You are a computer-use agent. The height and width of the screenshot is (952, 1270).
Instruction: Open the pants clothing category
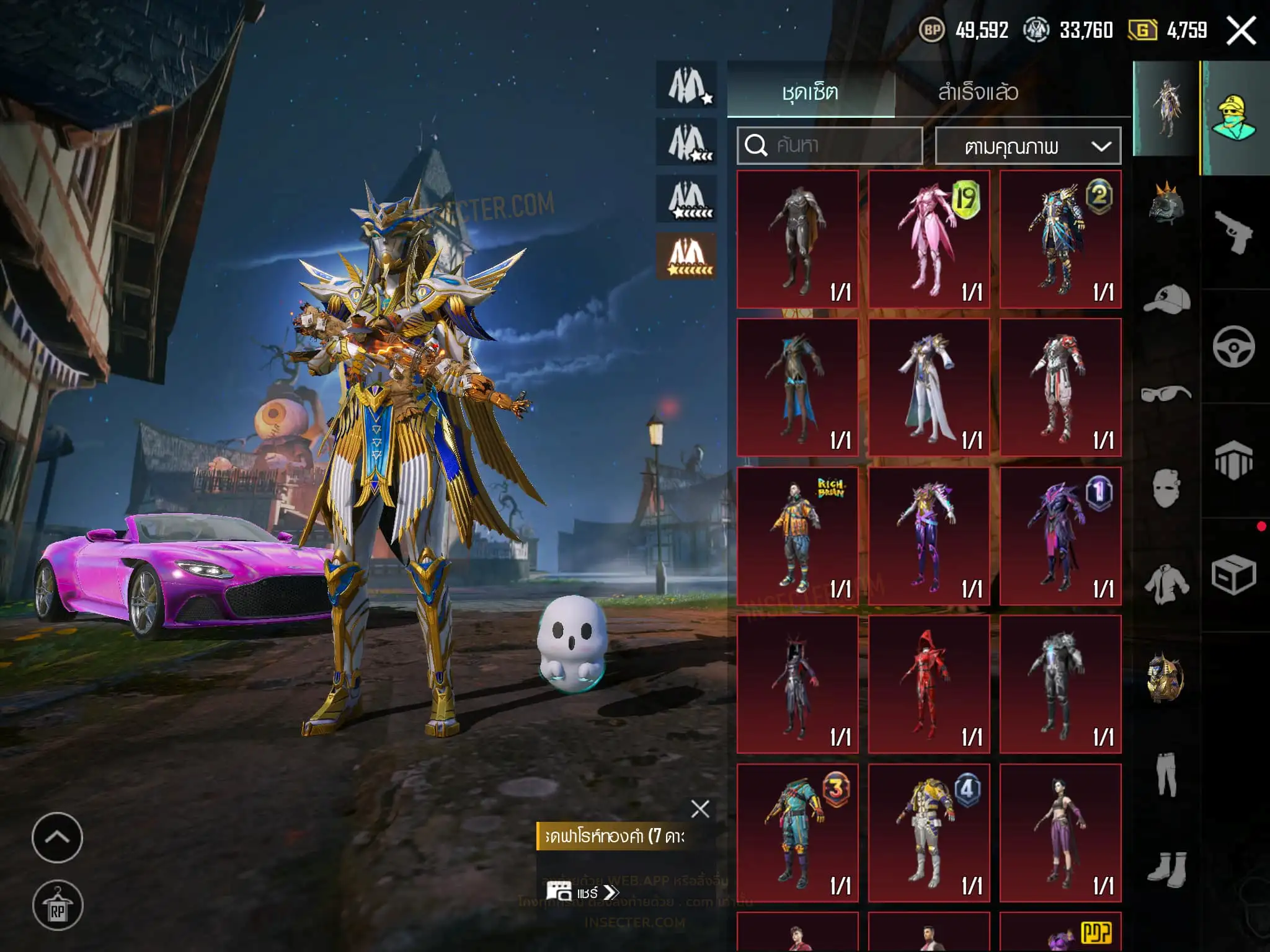coord(1166,774)
